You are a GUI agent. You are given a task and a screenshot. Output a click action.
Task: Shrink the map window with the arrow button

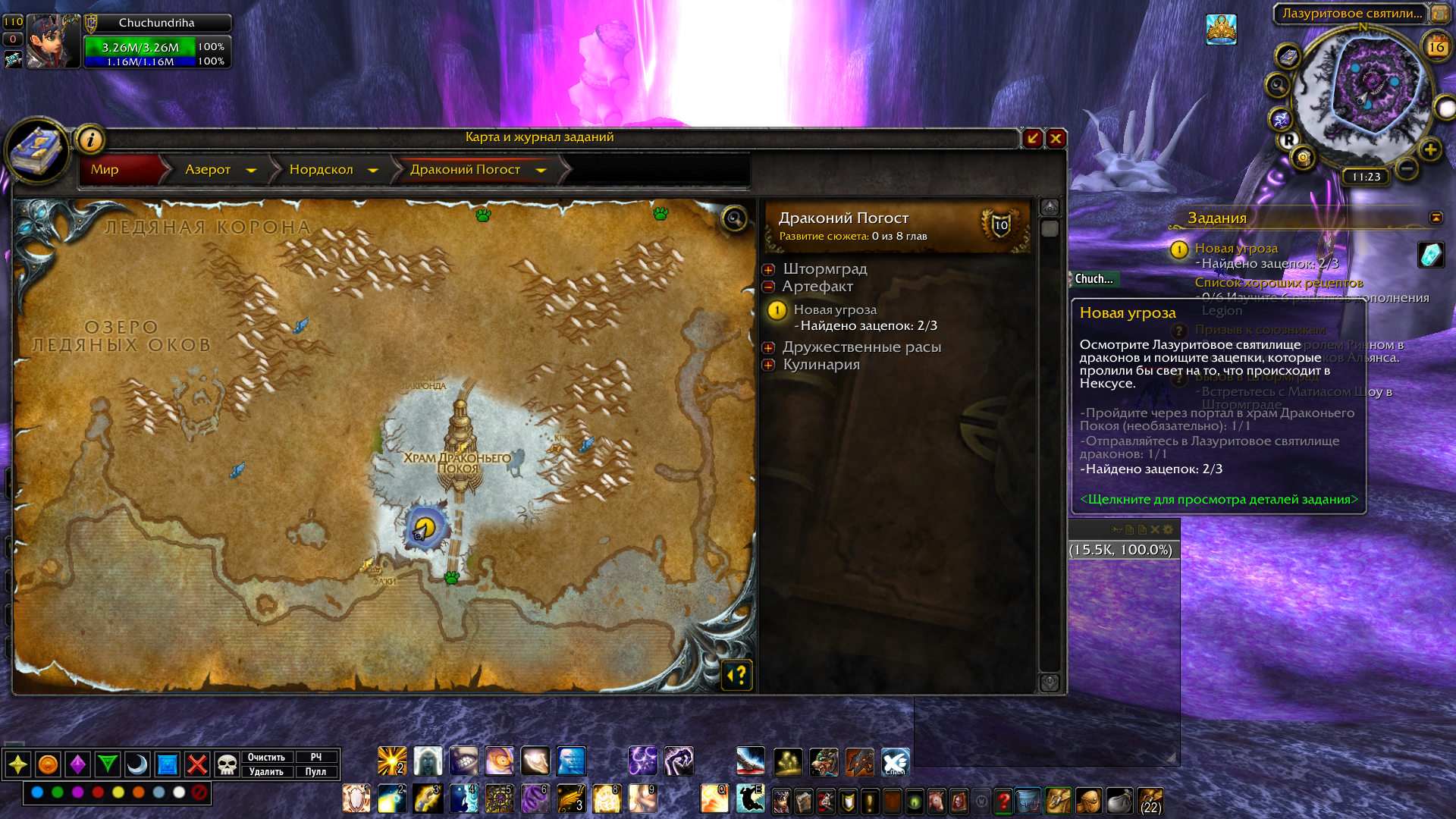click(x=1032, y=138)
